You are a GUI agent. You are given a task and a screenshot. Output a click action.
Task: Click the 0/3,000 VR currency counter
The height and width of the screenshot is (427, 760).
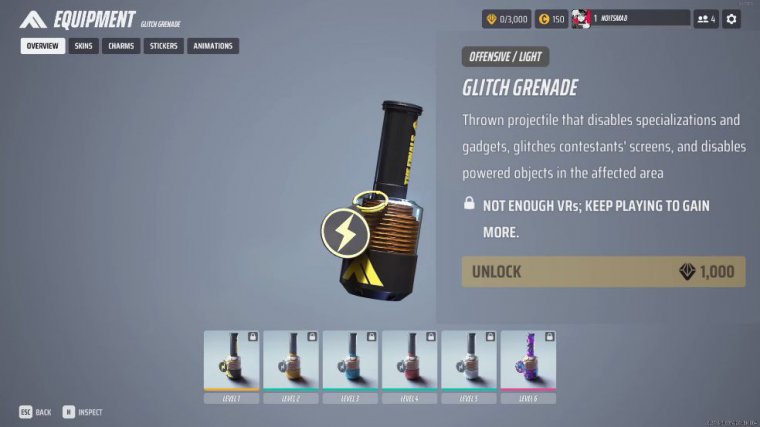point(506,18)
